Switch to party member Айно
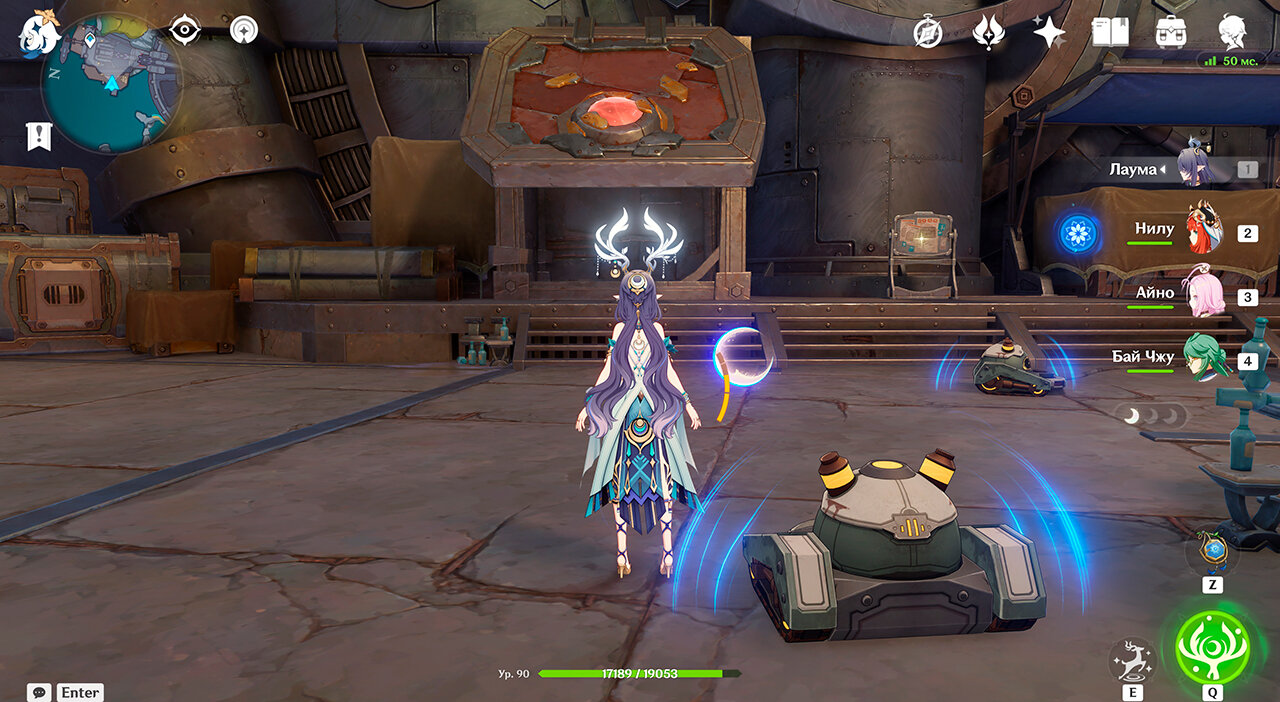The width and height of the screenshot is (1280, 702). (1204, 294)
